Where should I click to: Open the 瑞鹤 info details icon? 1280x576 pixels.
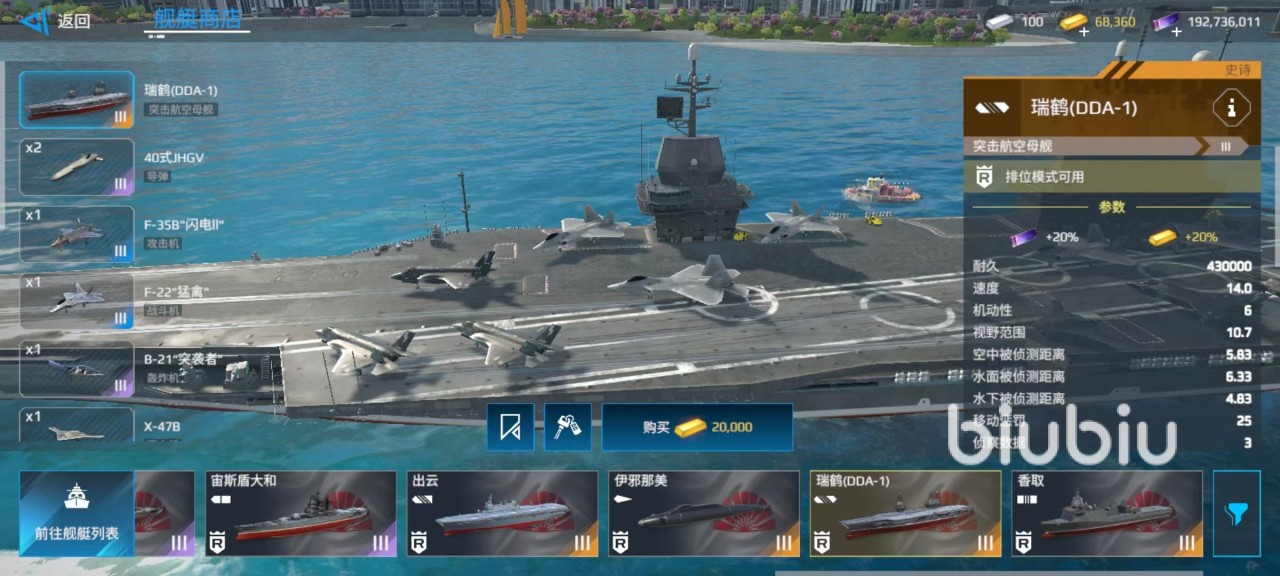click(1231, 108)
